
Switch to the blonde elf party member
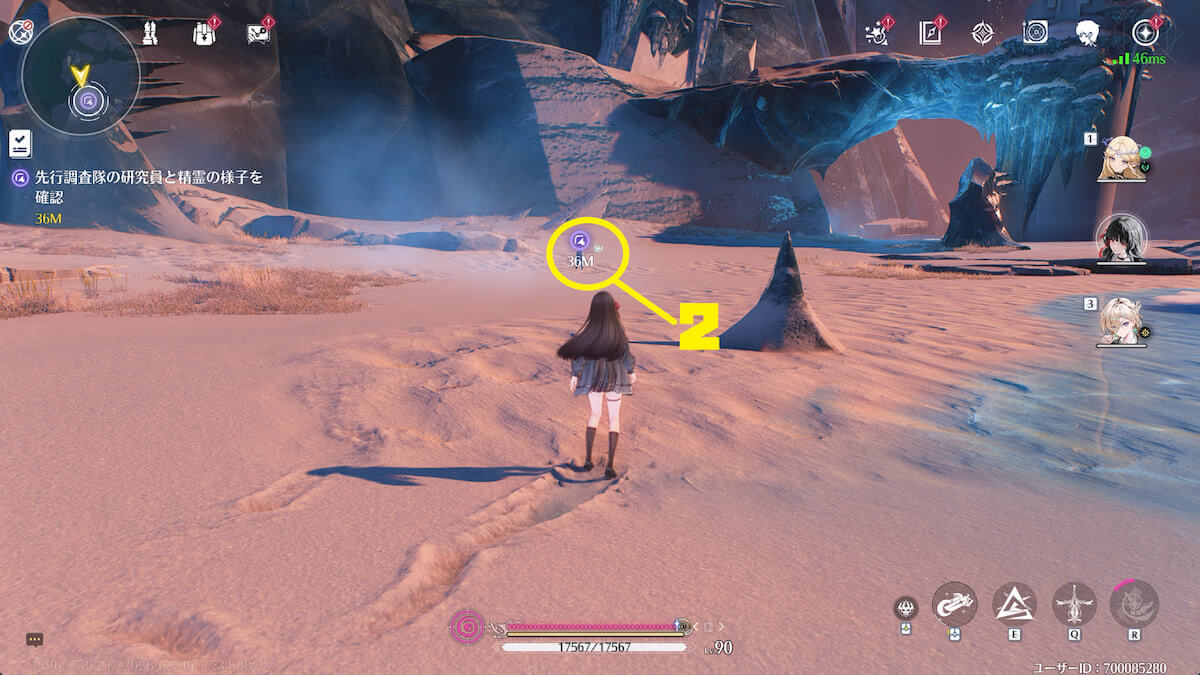1121,159
